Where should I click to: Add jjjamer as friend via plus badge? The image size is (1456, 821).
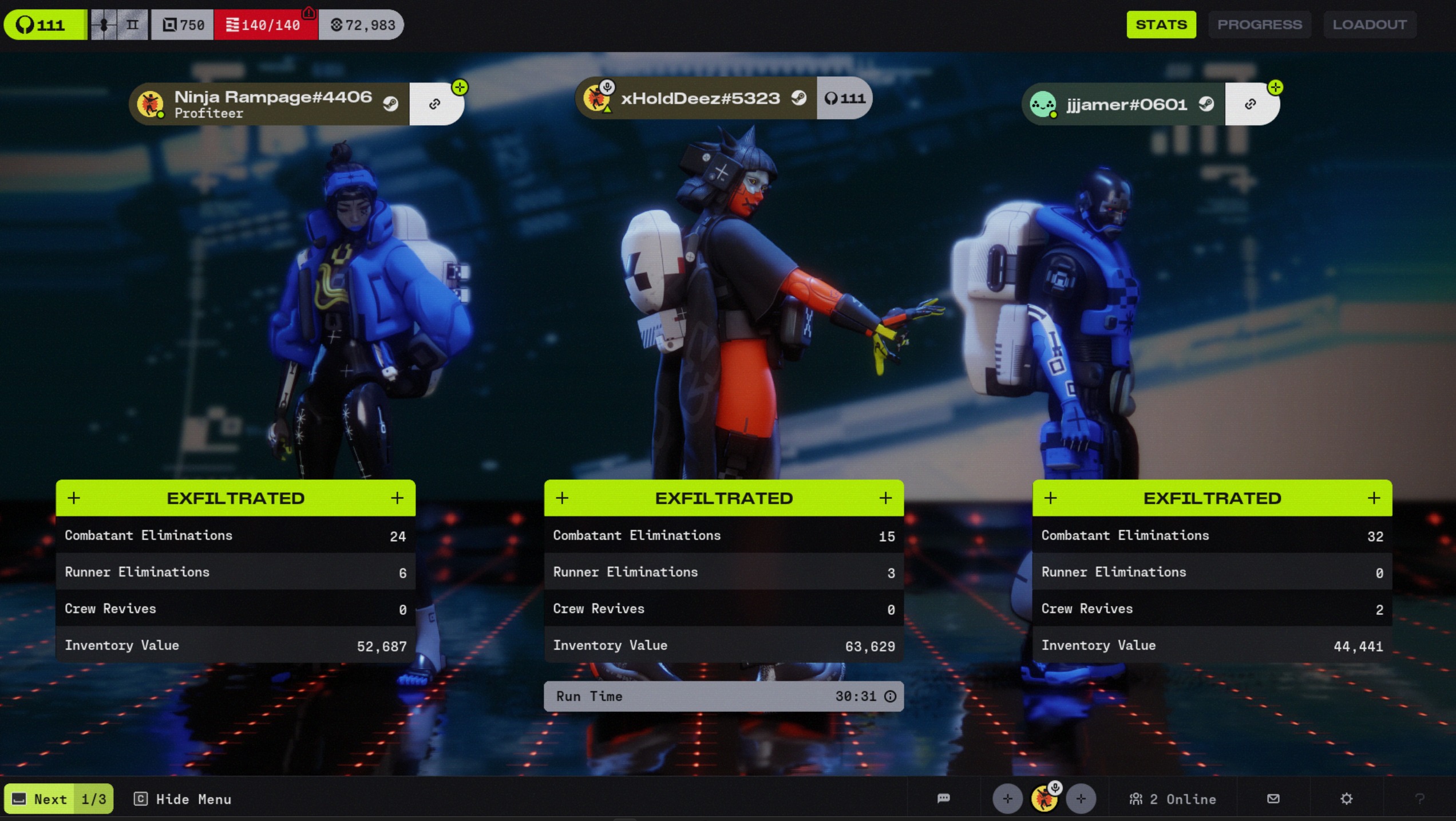(x=1275, y=88)
